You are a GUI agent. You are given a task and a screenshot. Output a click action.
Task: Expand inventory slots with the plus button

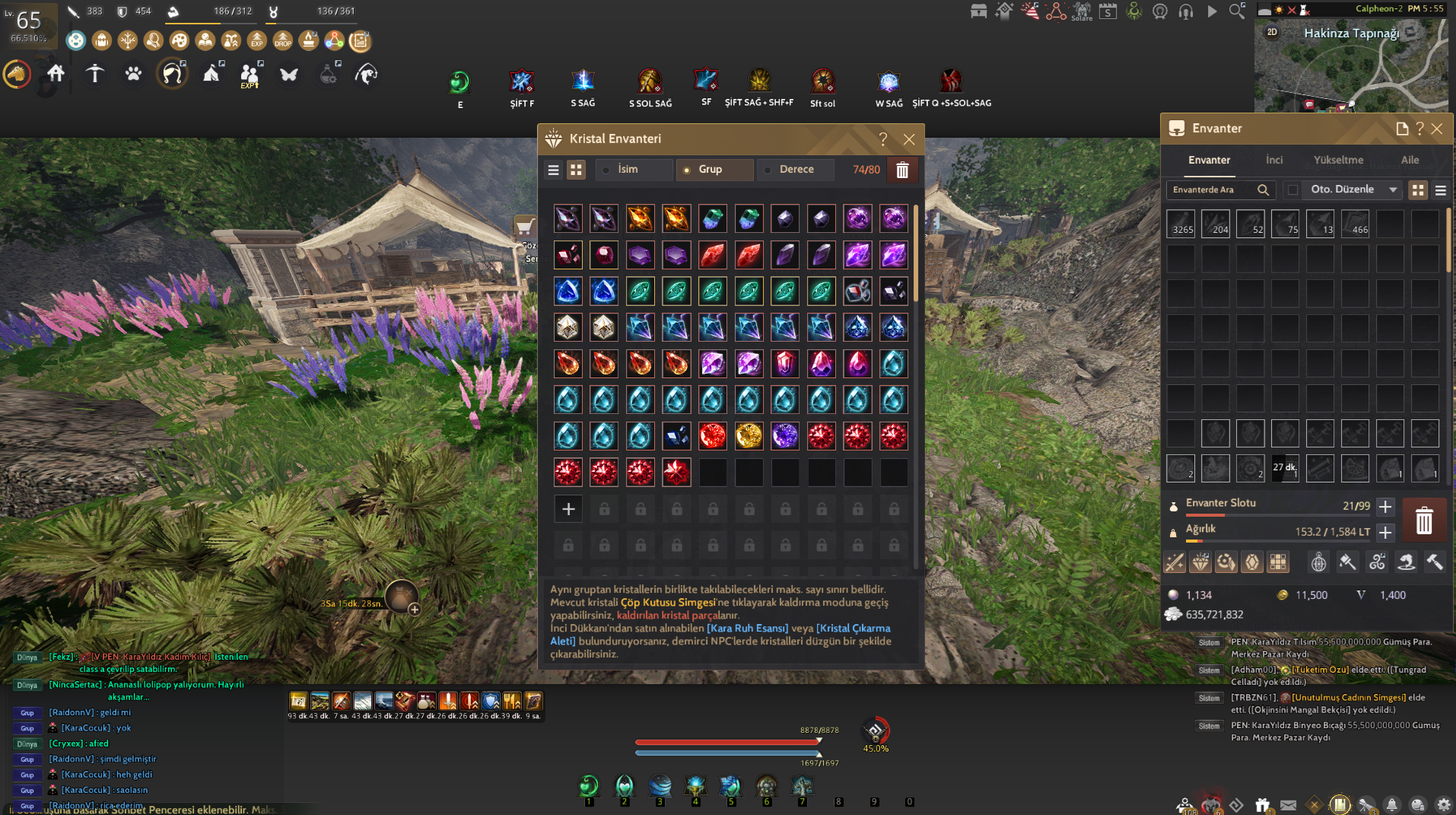(x=1385, y=507)
